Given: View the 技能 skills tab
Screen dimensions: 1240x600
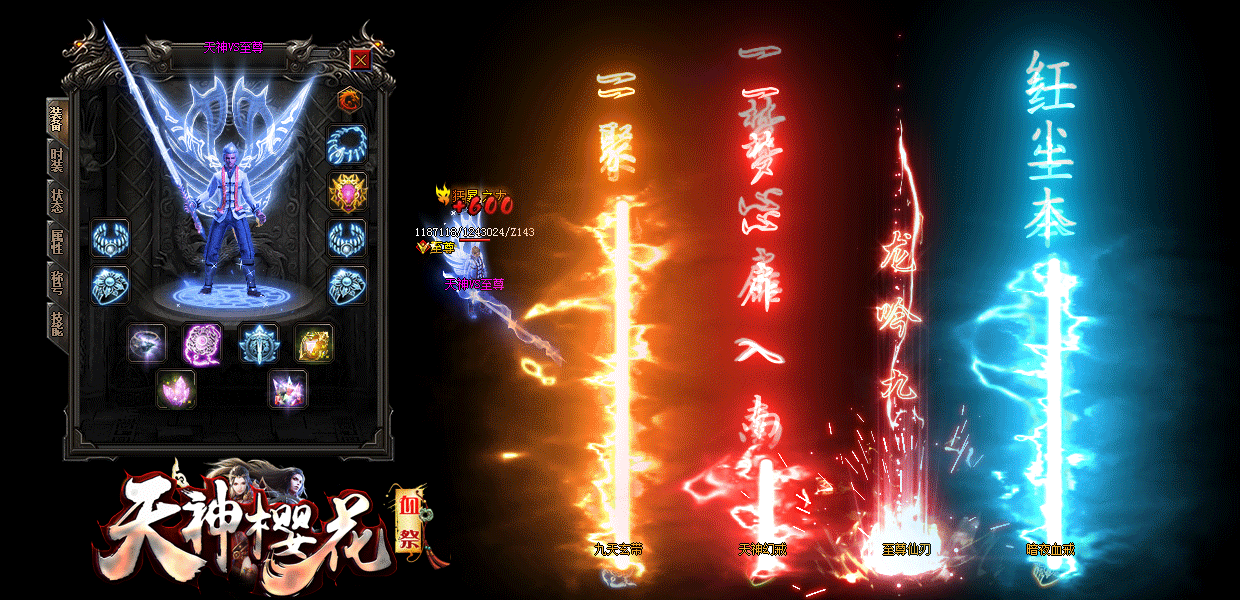Looking at the screenshot, I should (56, 321).
